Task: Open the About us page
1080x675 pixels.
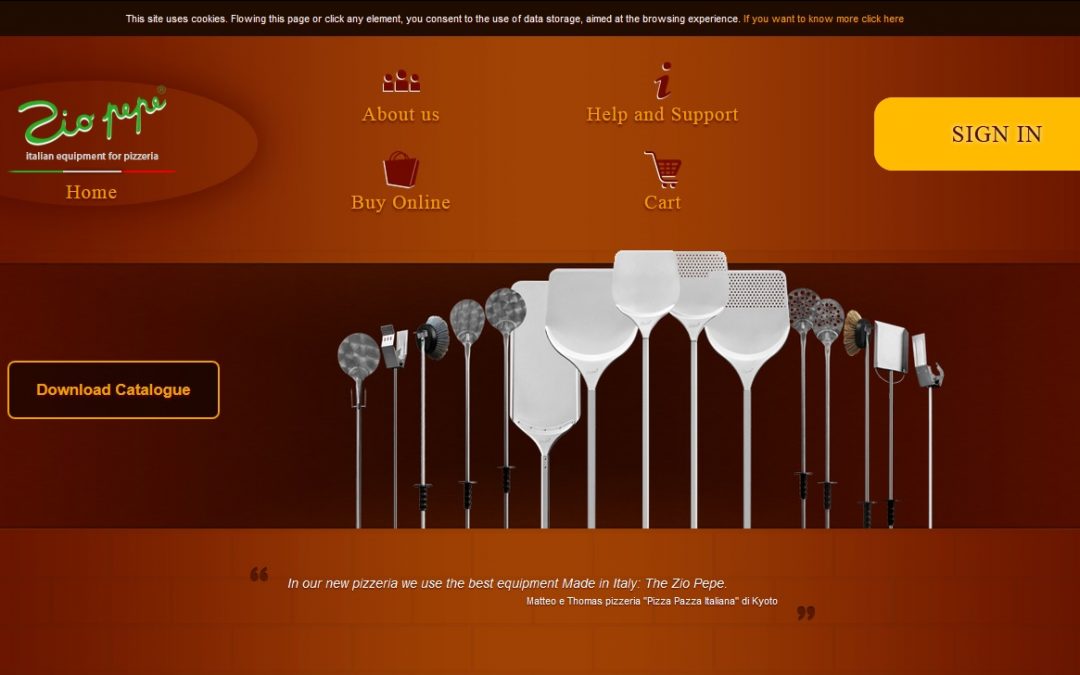Action: pyautogui.click(x=400, y=115)
